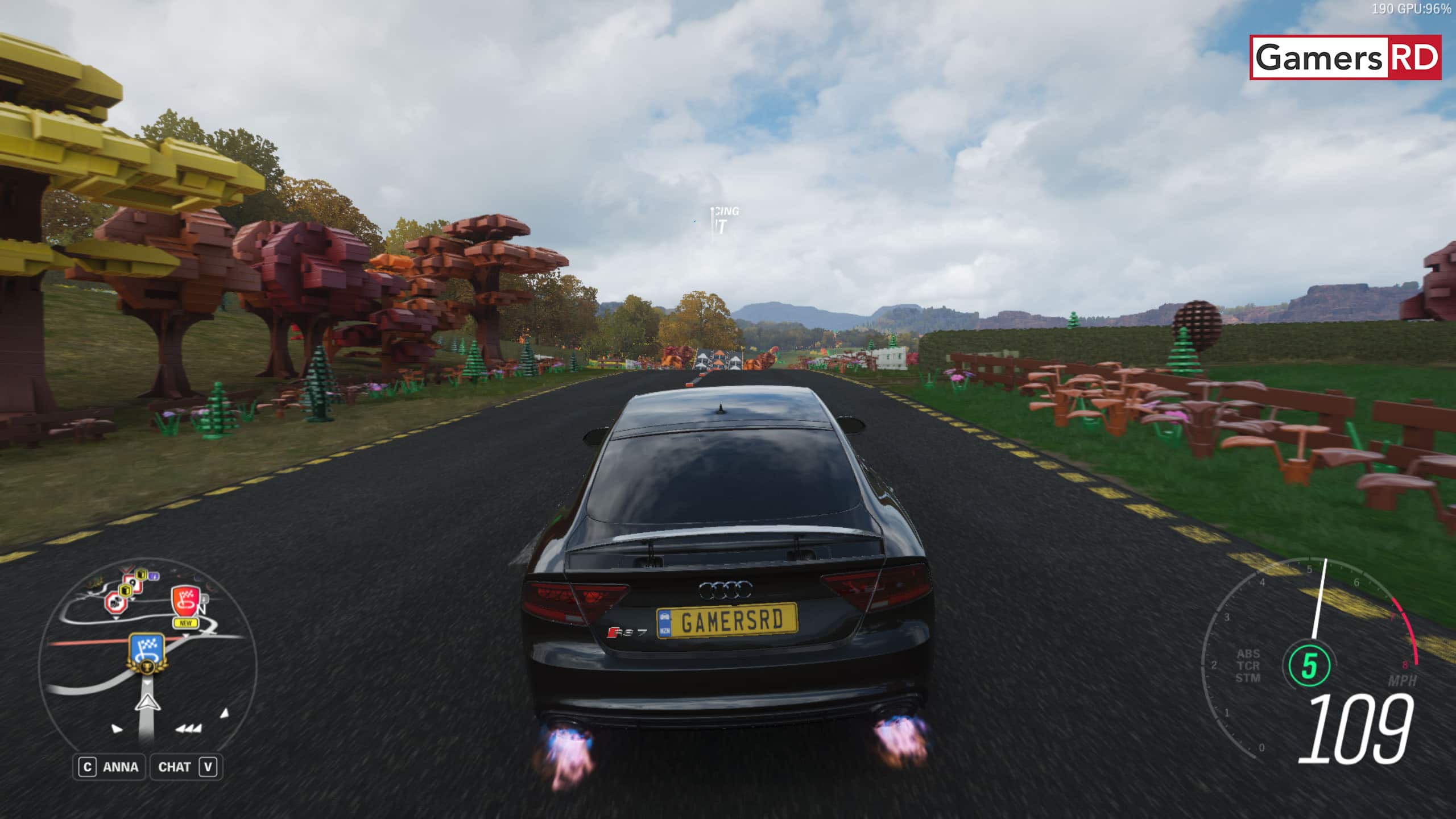Select the blue race marker with gold trophy
1456x819 pixels.
coord(147,653)
